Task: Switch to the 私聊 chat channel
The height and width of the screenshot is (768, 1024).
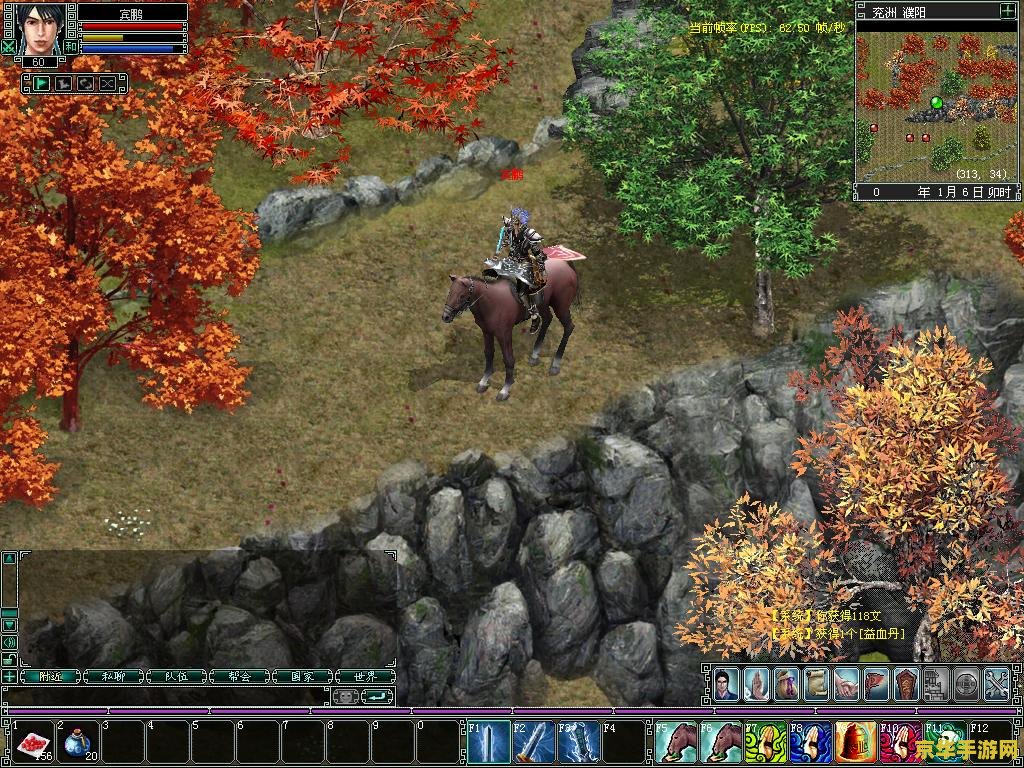Action: 113,676
